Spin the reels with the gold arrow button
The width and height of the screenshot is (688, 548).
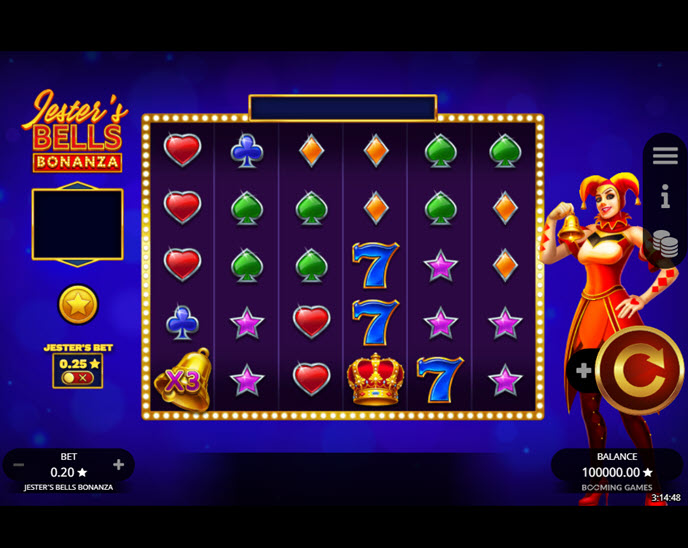pos(639,371)
